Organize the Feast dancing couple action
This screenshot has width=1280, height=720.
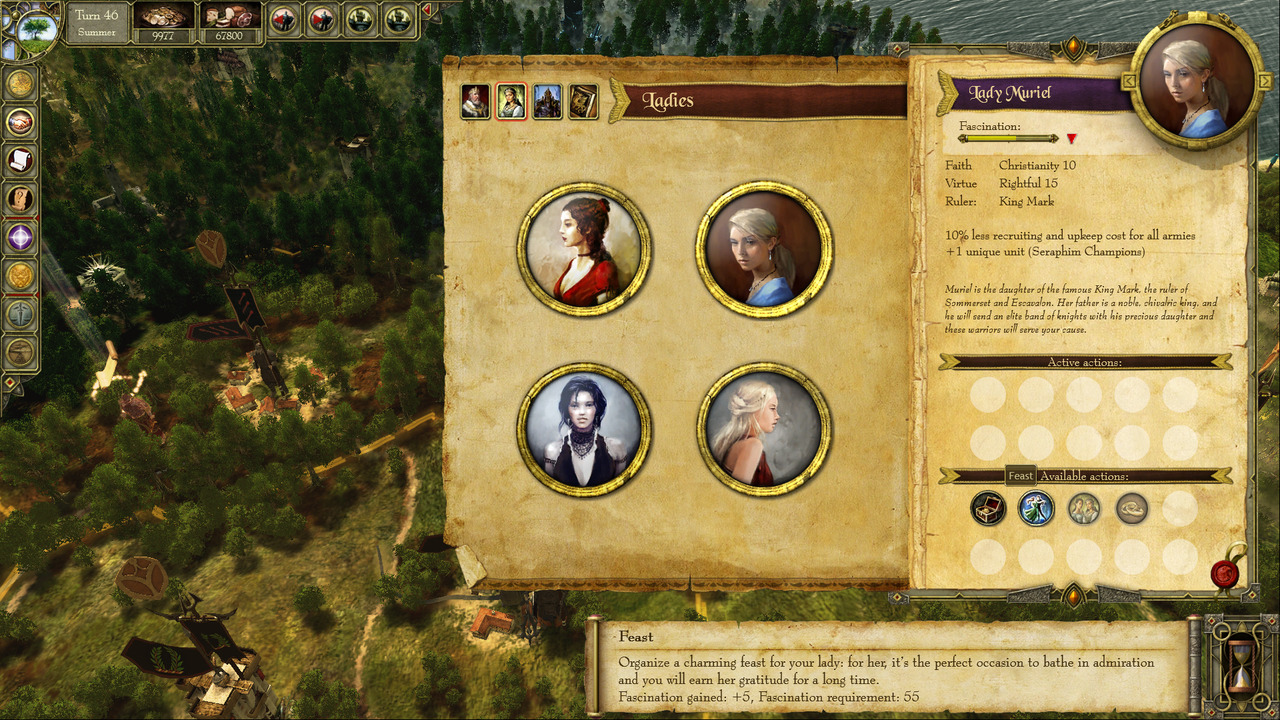(x=1036, y=509)
